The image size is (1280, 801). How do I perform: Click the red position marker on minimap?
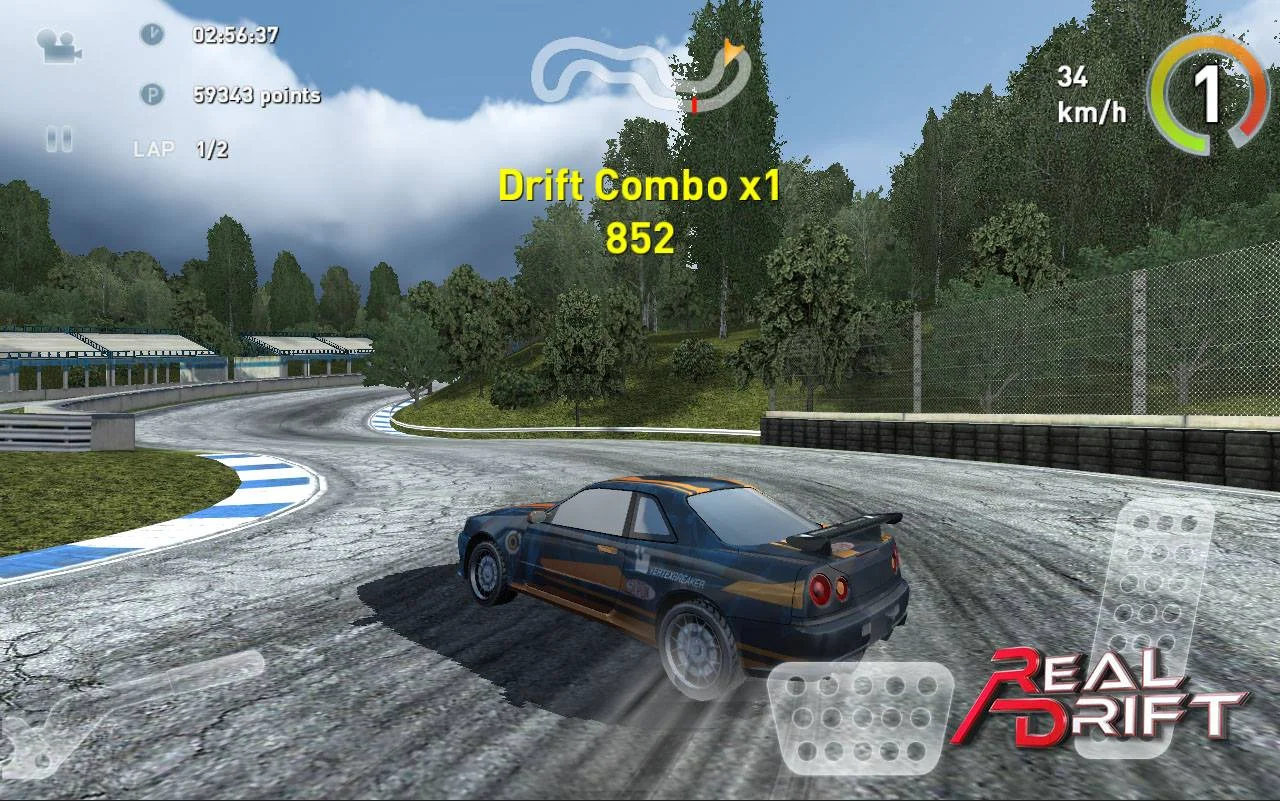point(693,103)
